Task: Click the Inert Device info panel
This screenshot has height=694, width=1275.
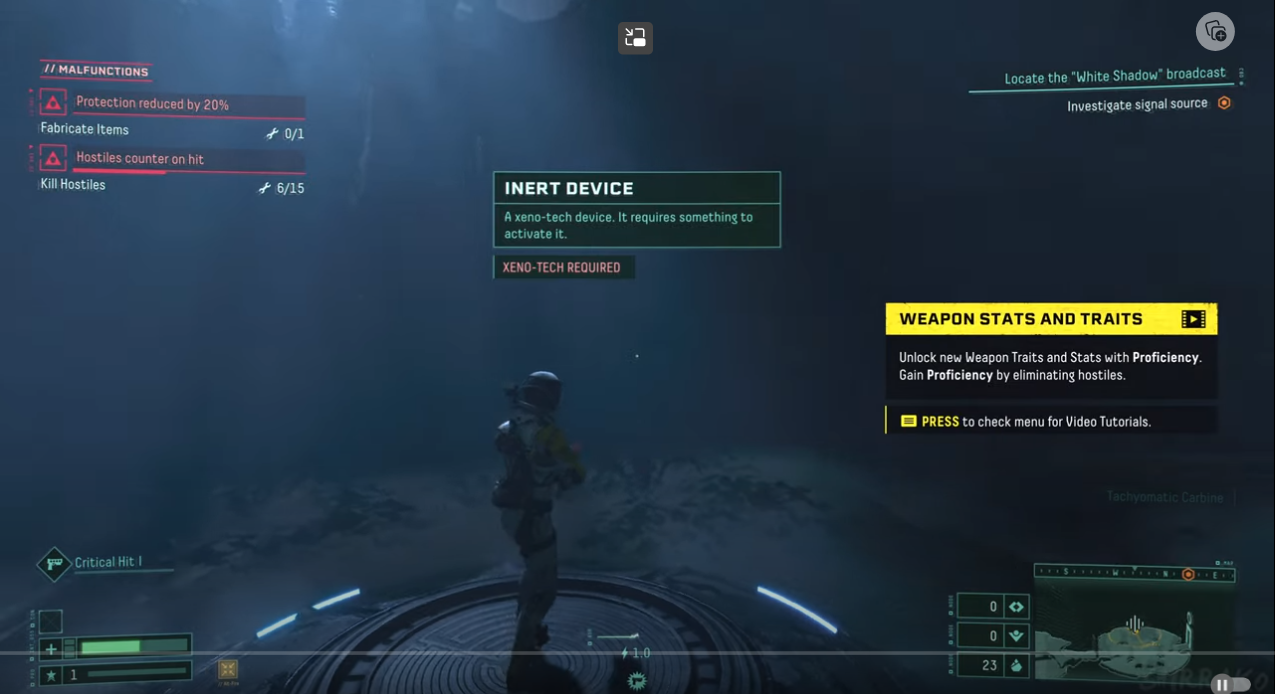Action: tap(636, 210)
